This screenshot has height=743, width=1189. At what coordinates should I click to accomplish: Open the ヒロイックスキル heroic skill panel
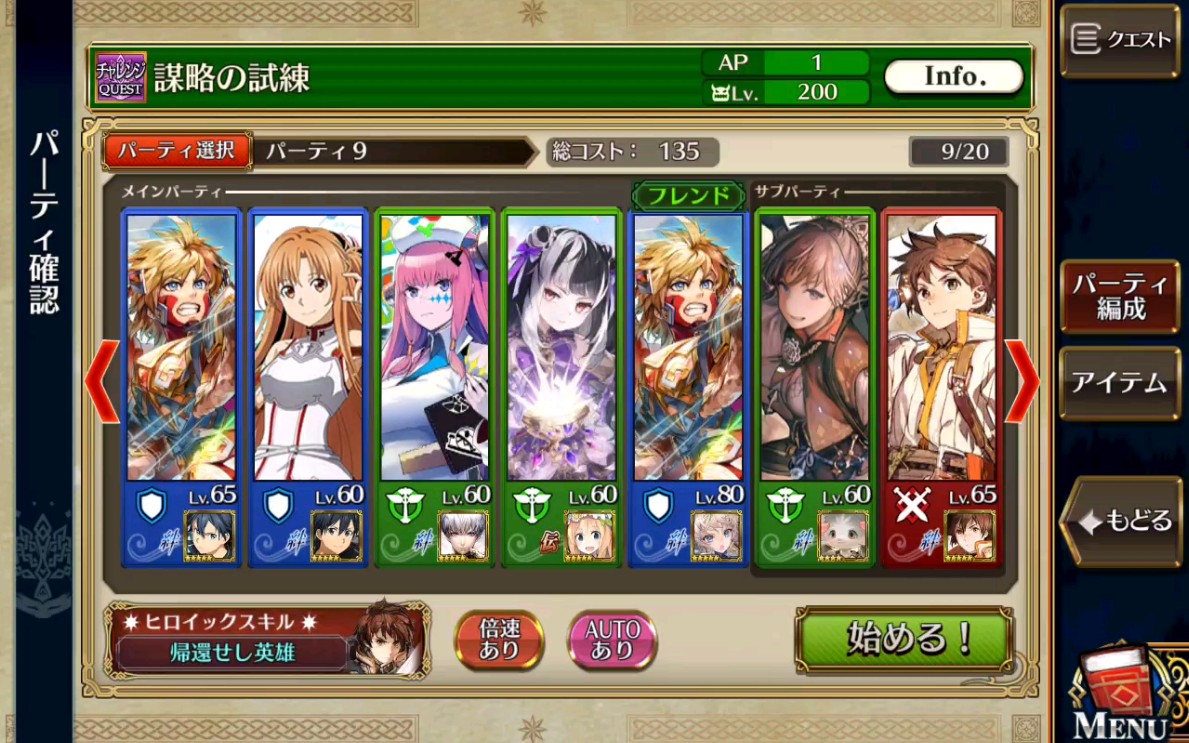click(267, 639)
